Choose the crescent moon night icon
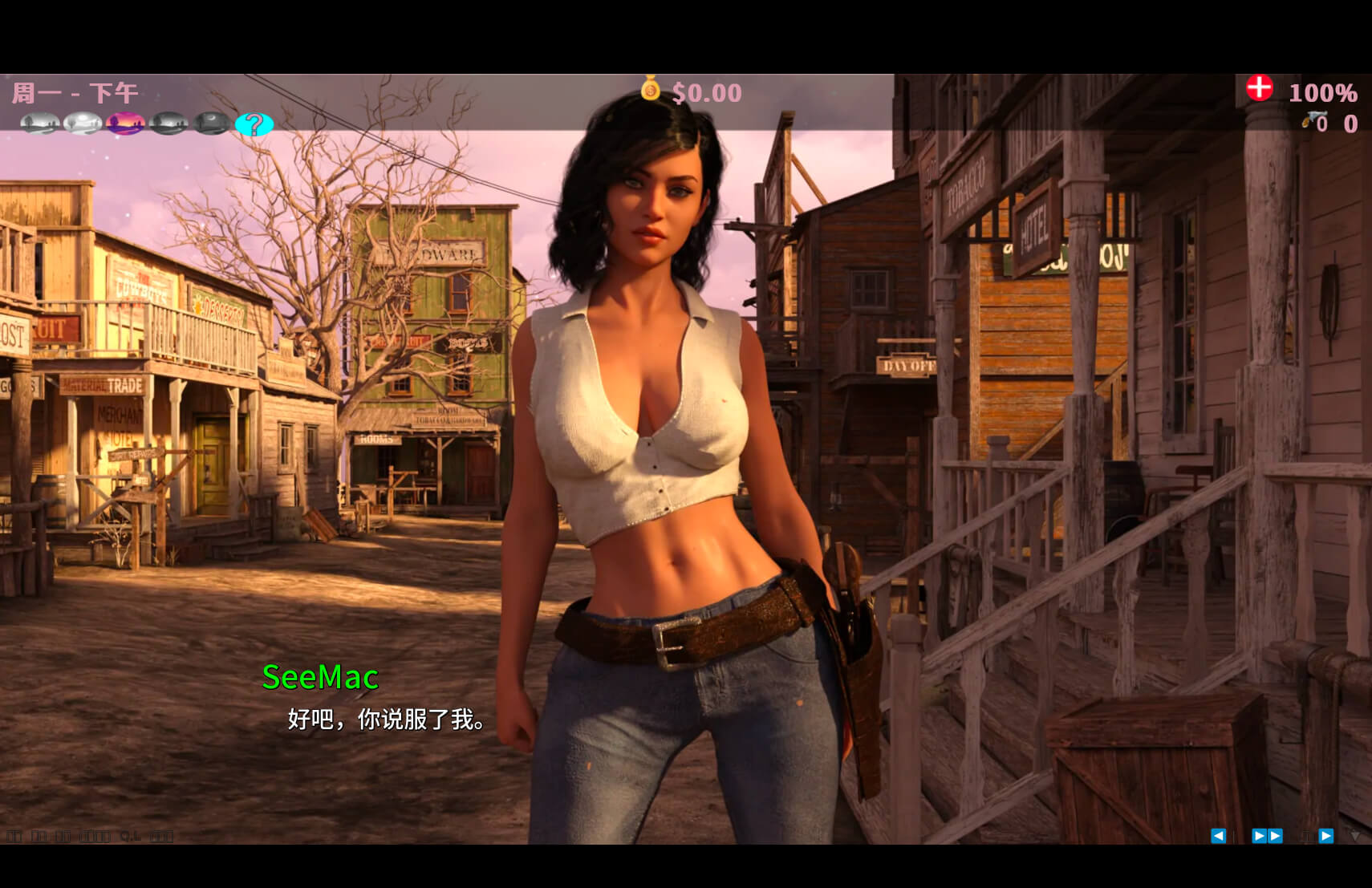This screenshot has width=1372, height=888. [x=212, y=124]
